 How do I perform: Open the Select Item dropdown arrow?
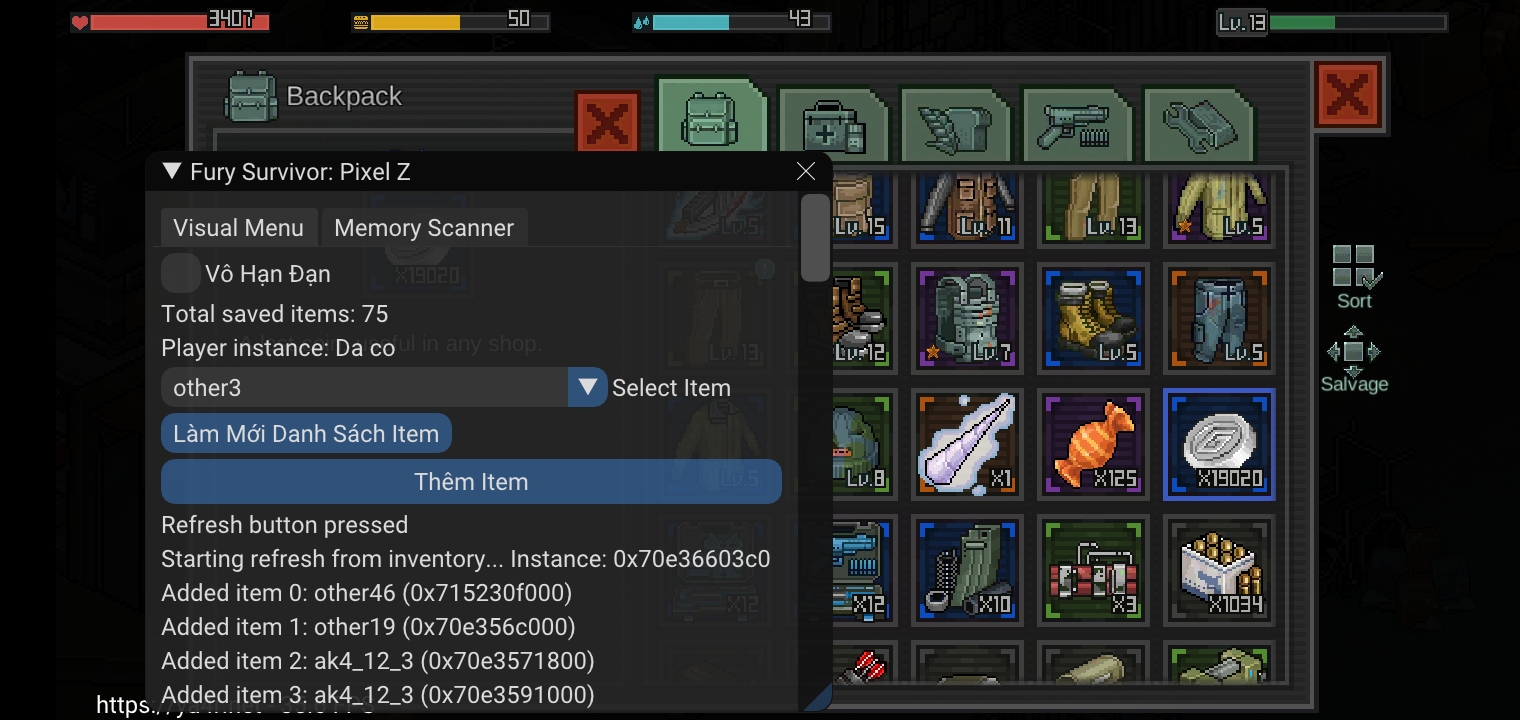point(587,387)
